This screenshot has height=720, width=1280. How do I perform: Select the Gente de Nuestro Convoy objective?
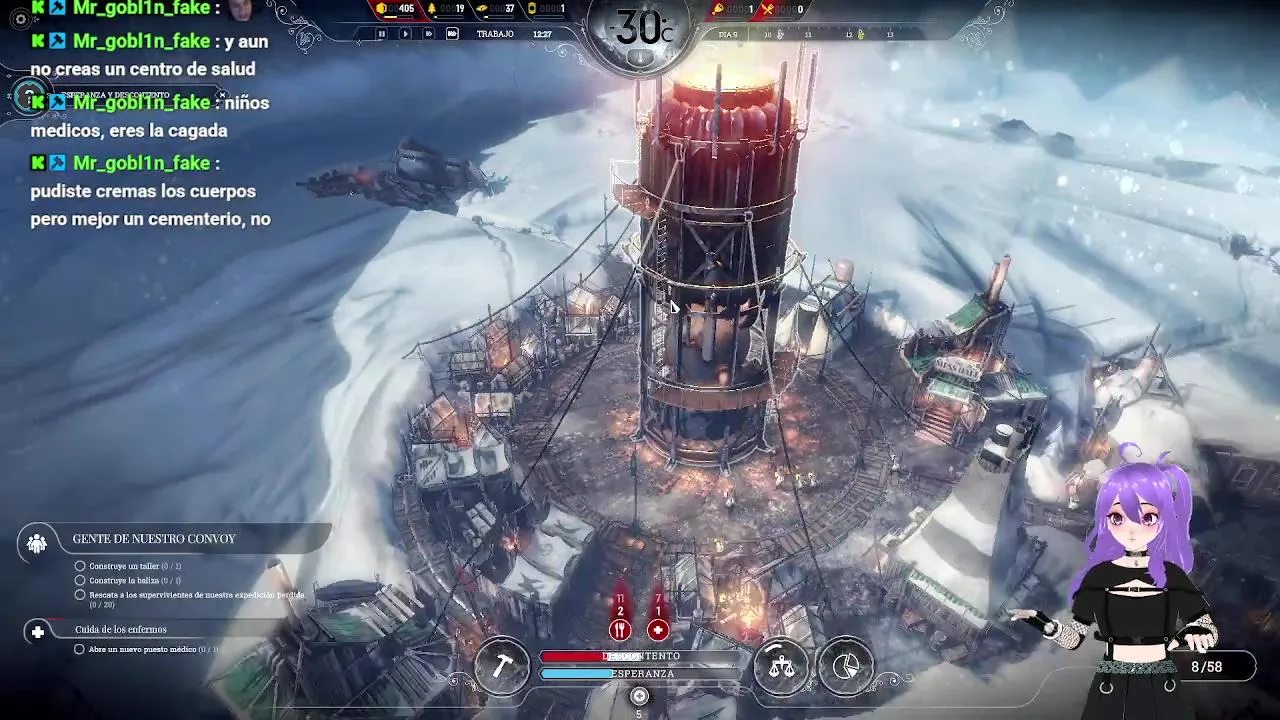(x=154, y=539)
